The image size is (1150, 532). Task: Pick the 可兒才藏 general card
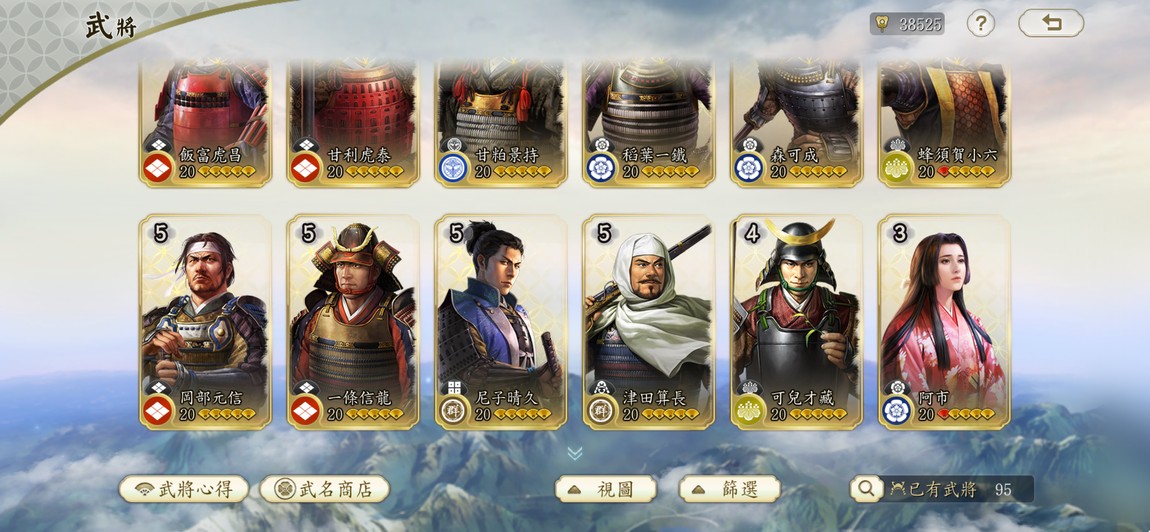797,320
